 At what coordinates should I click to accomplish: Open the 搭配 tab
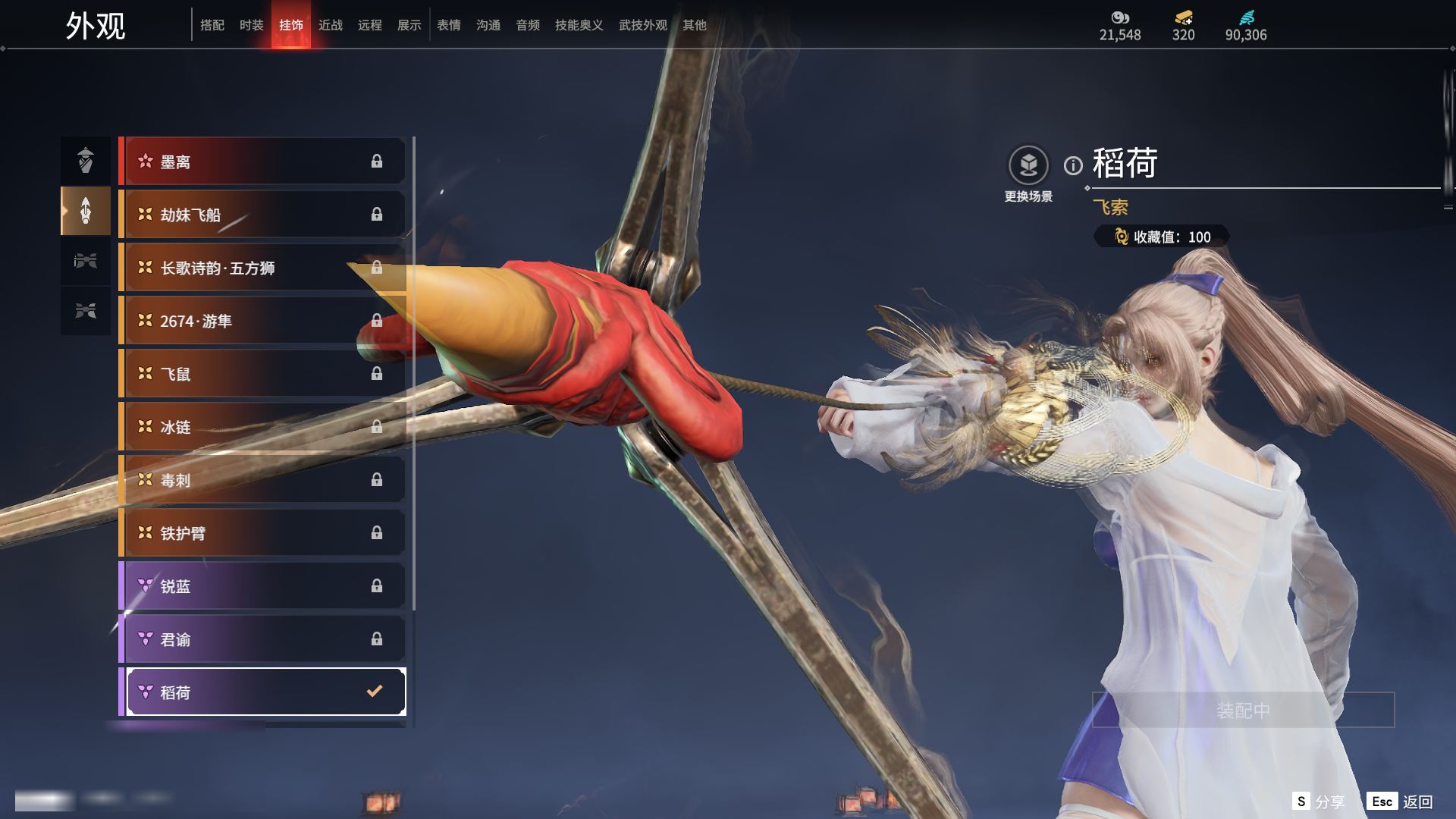[x=212, y=25]
